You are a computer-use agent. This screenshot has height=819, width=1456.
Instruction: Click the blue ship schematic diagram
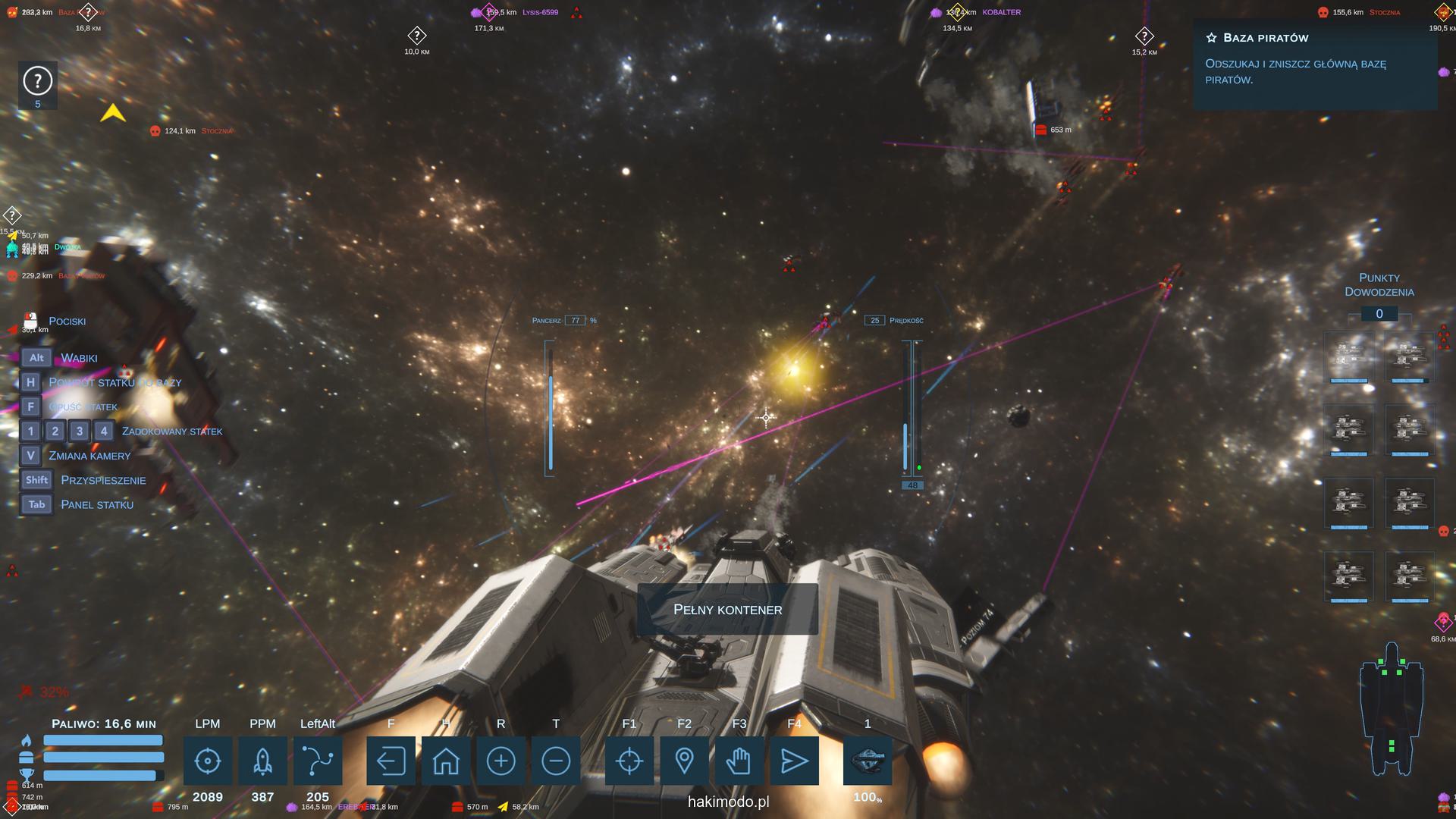click(1391, 709)
